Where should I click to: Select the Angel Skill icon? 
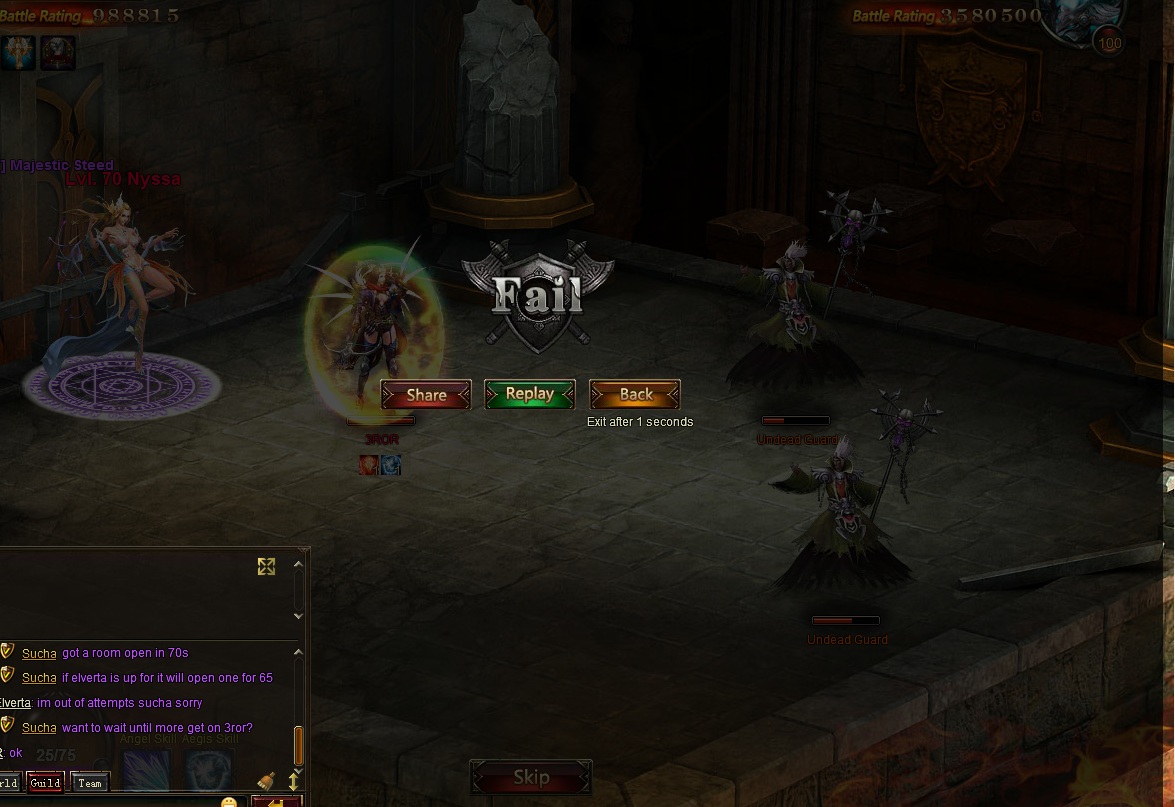click(x=146, y=769)
